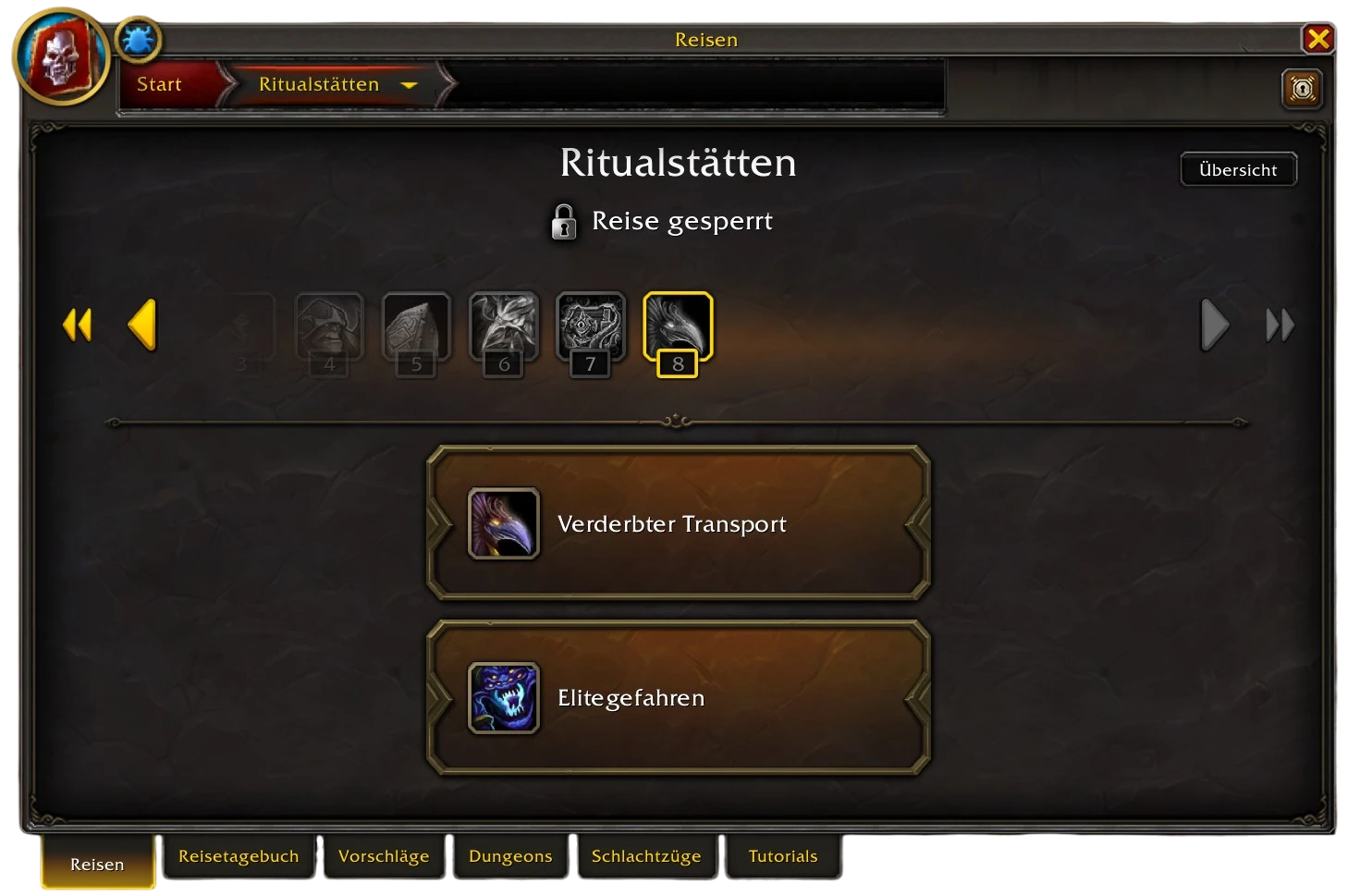Click the single left navigation arrow

point(143,325)
